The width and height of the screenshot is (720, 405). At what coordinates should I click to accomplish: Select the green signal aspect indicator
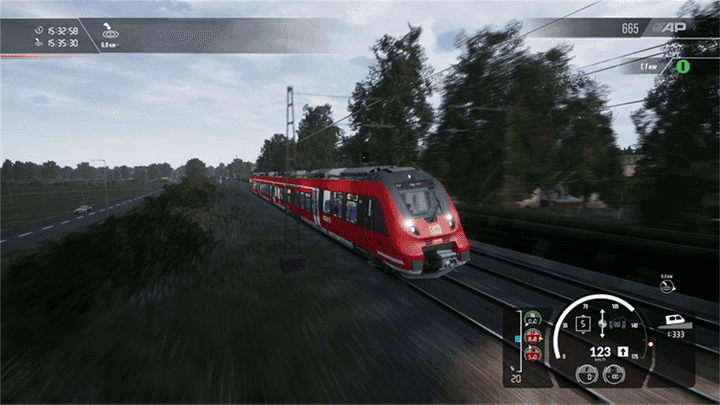coord(684,66)
